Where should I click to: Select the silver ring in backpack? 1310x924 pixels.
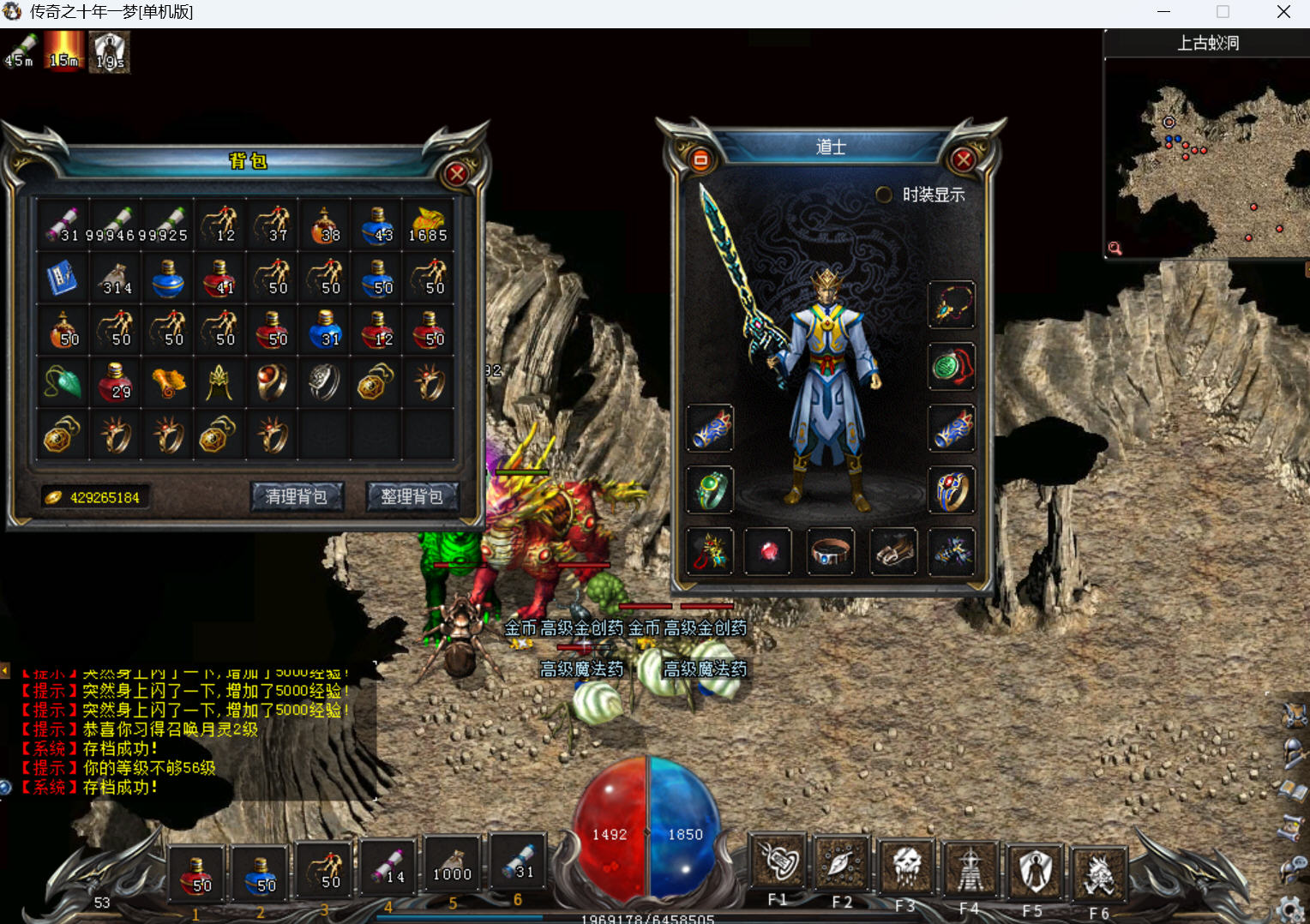[x=324, y=382]
